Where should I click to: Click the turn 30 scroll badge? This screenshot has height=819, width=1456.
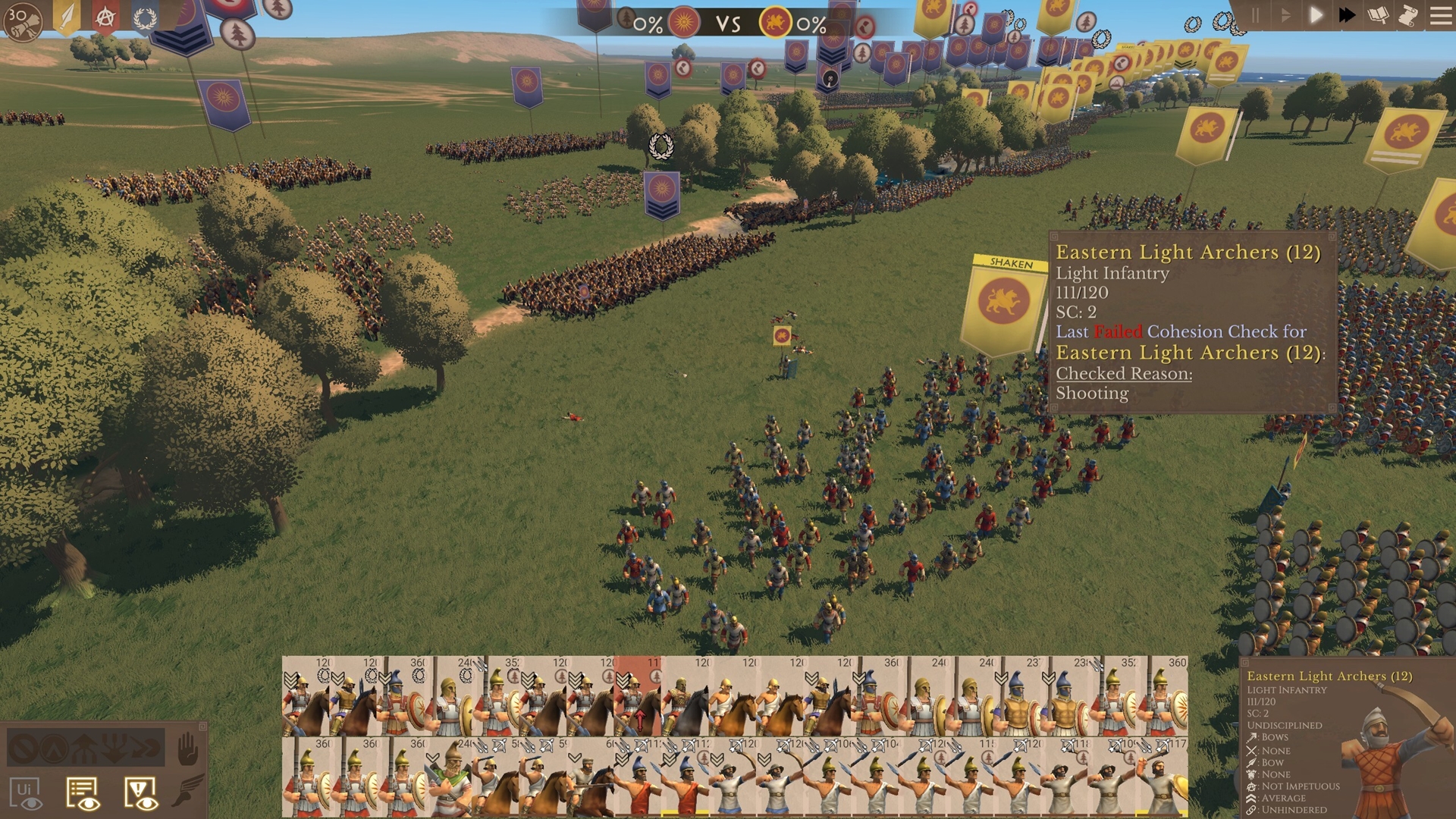pos(22,20)
